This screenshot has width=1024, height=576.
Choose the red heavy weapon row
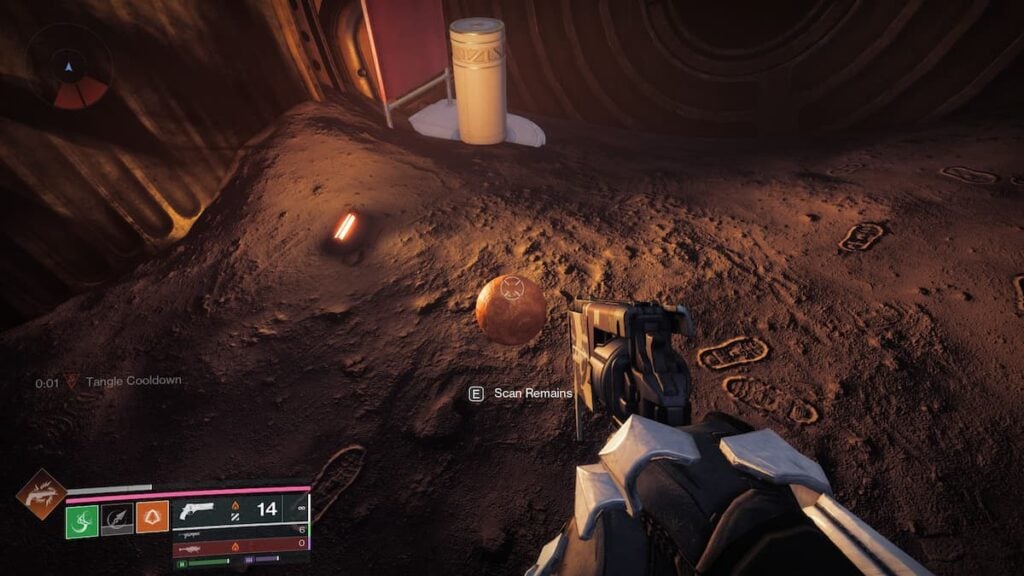pos(240,546)
